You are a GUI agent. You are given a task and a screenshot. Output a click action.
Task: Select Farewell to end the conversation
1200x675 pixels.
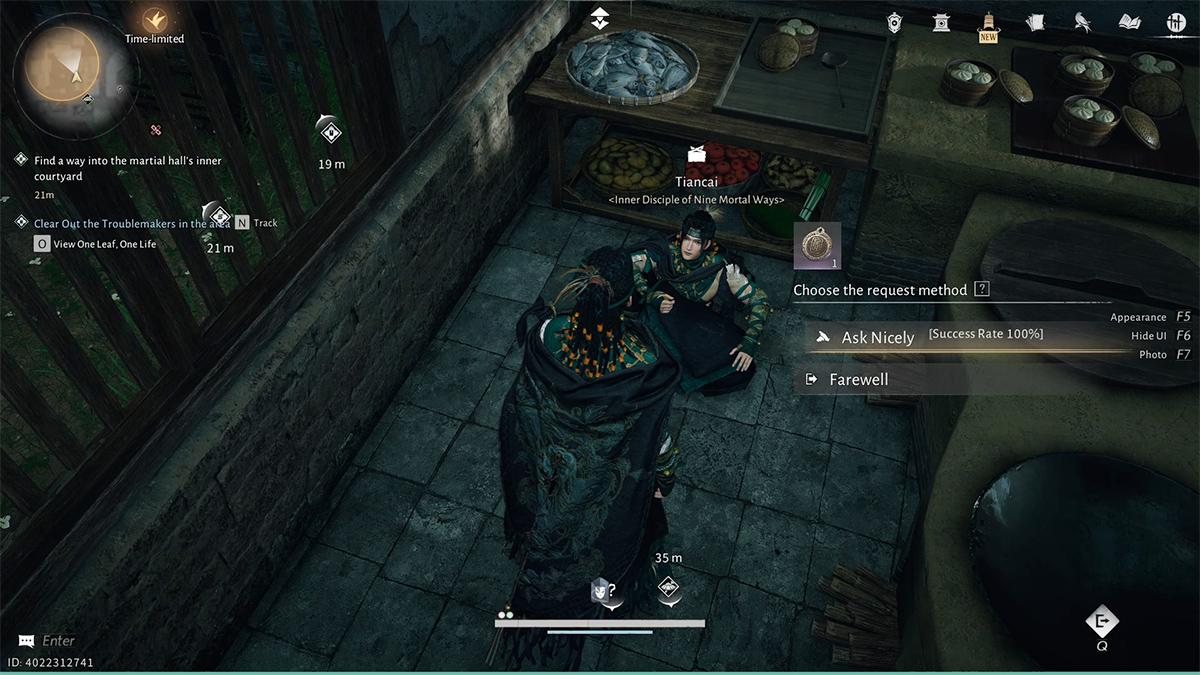858,380
